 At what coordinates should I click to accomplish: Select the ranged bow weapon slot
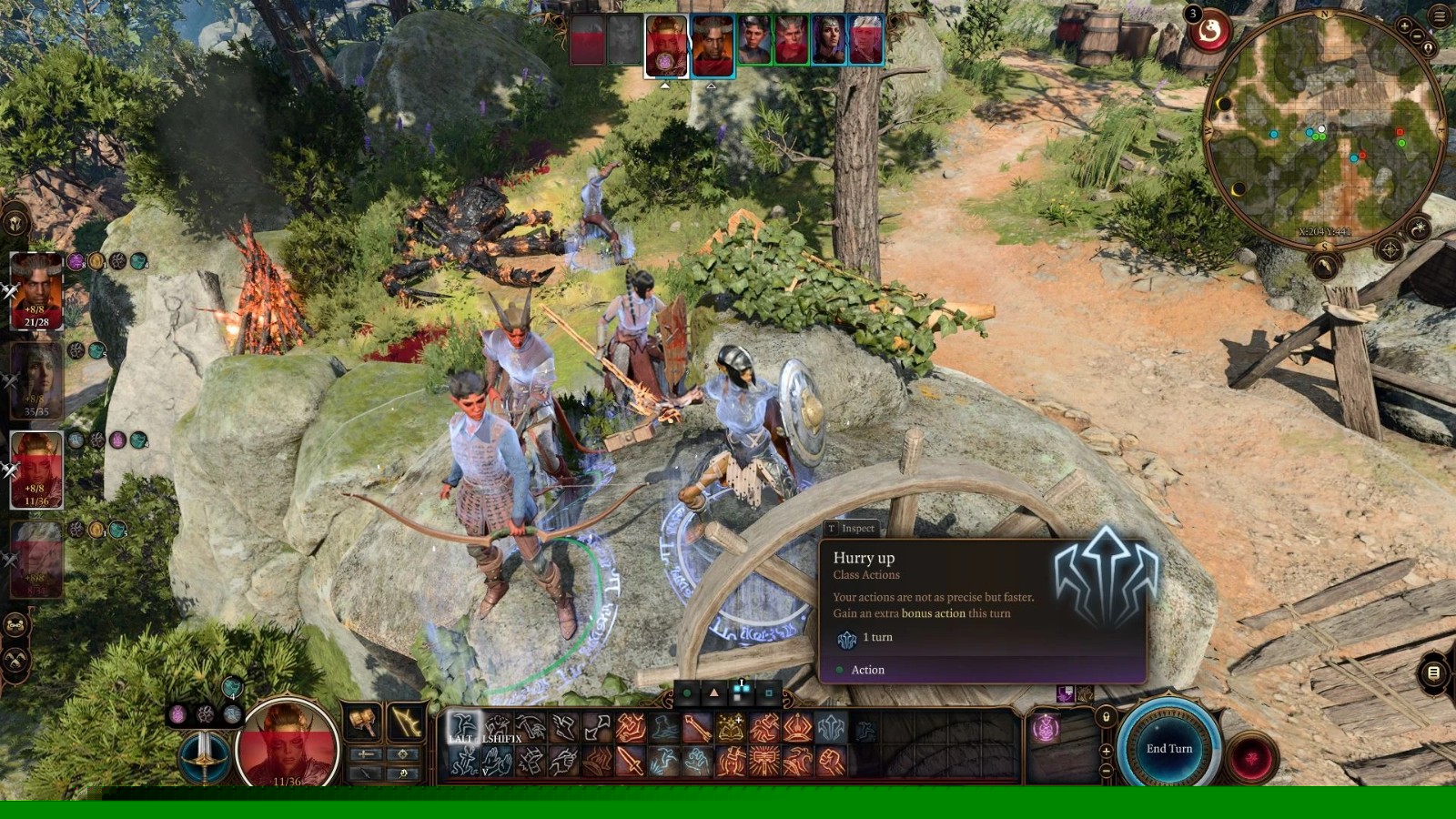click(x=405, y=723)
